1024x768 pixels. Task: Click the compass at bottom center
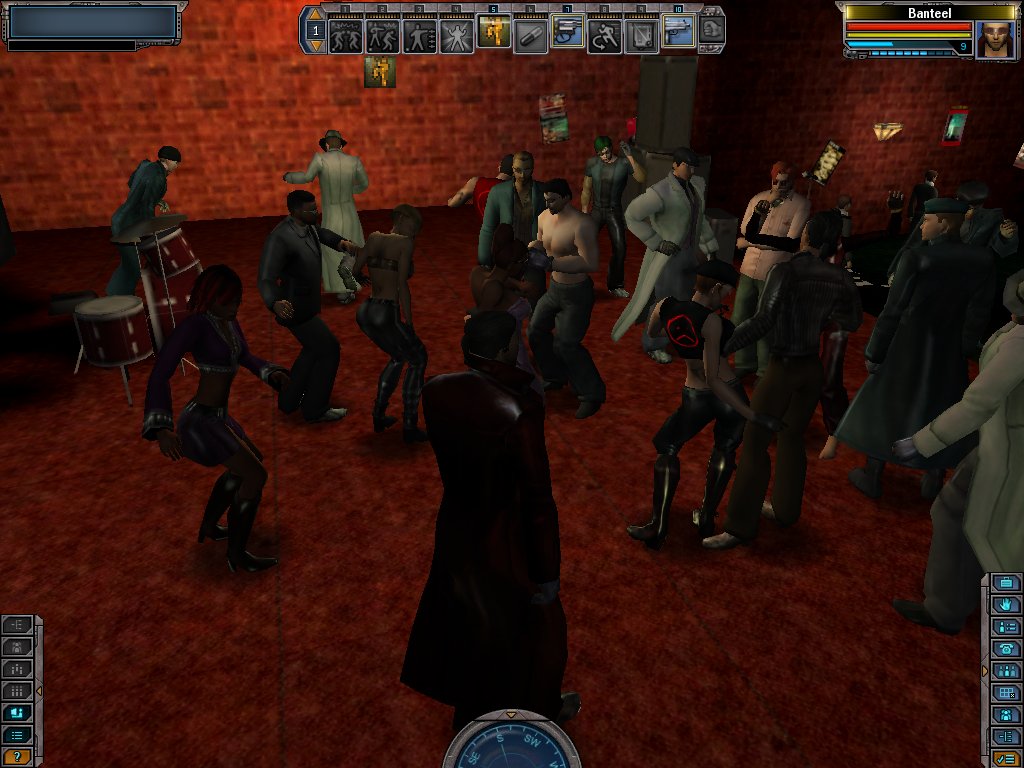pyautogui.click(x=511, y=745)
